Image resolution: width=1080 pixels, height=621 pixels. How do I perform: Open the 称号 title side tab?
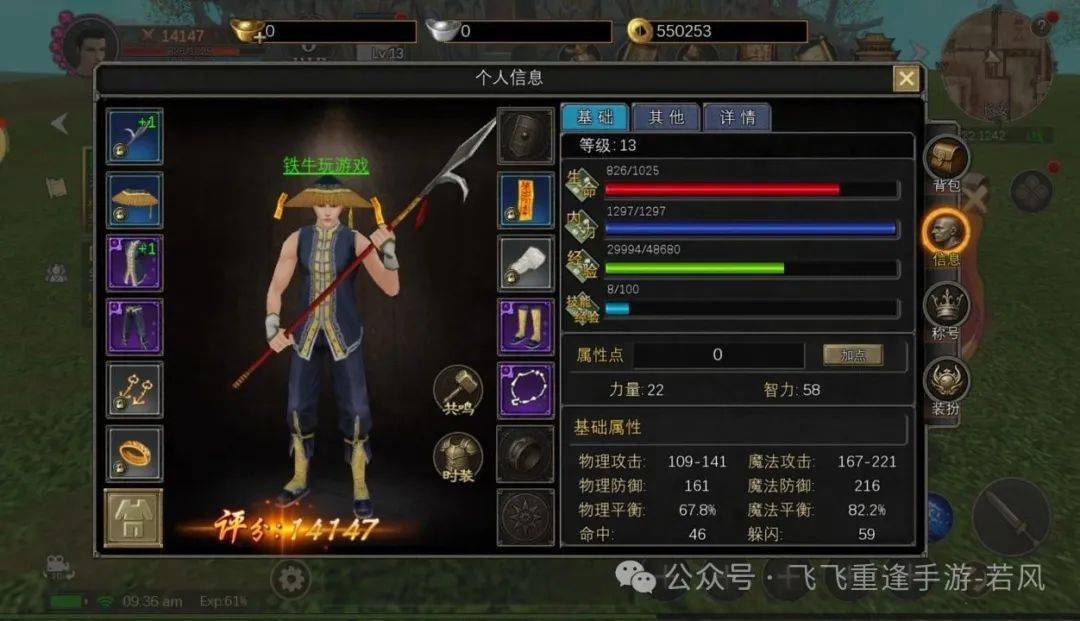[946, 308]
